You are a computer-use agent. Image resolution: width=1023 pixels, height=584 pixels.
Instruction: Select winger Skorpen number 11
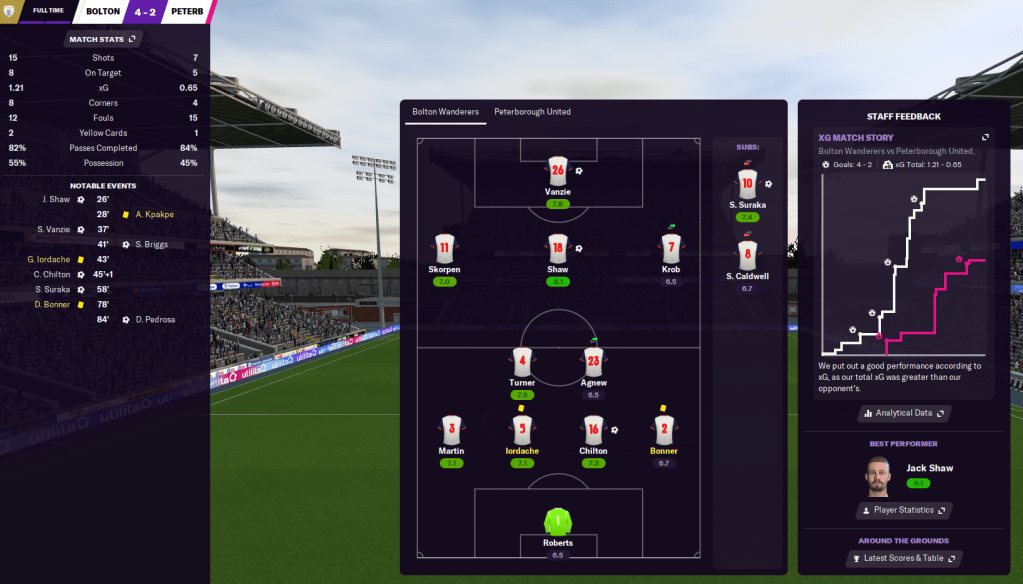pyautogui.click(x=445, y=248)
